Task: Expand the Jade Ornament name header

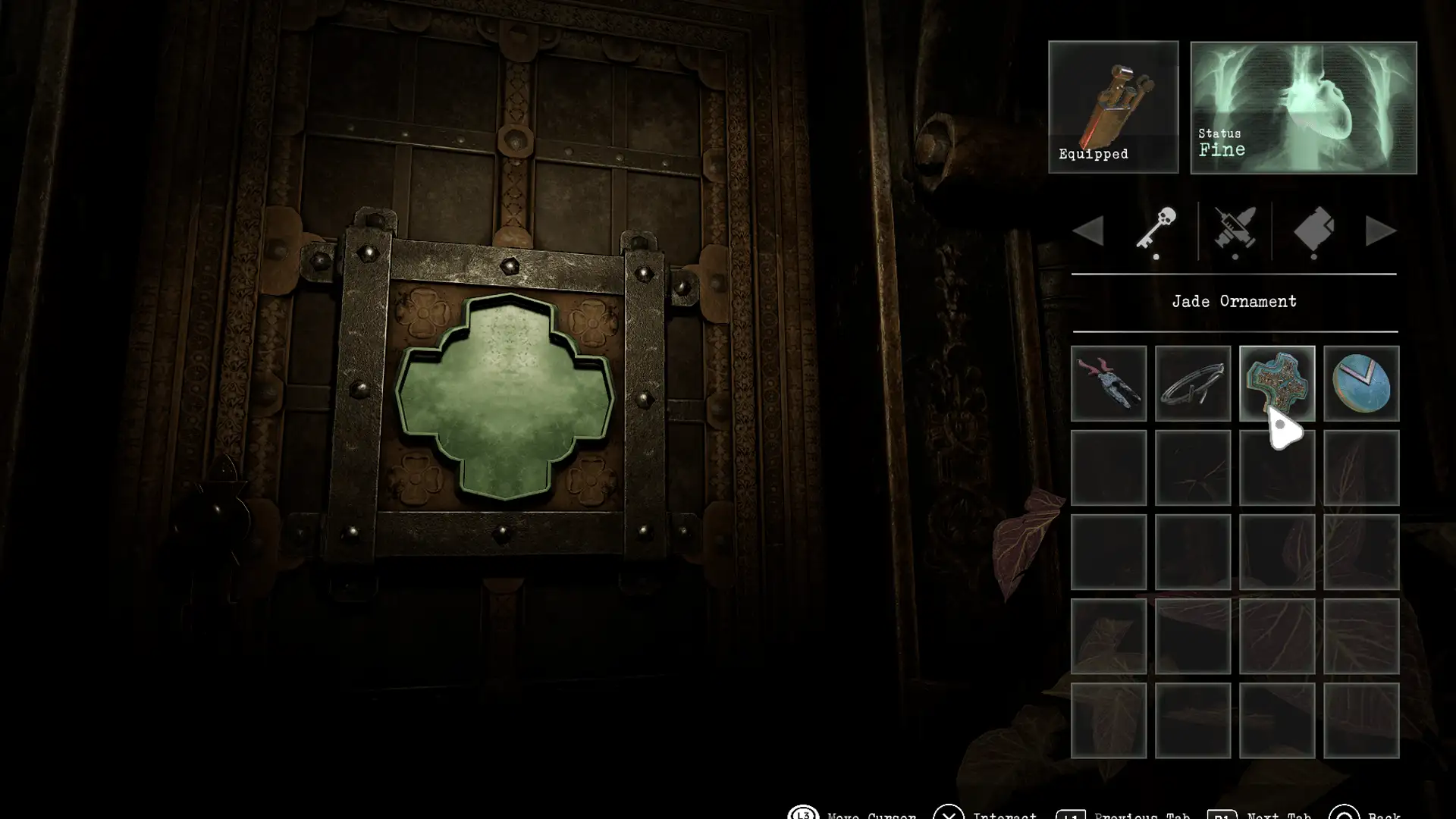Action: pyautogui.click(x=1235, y=301)
